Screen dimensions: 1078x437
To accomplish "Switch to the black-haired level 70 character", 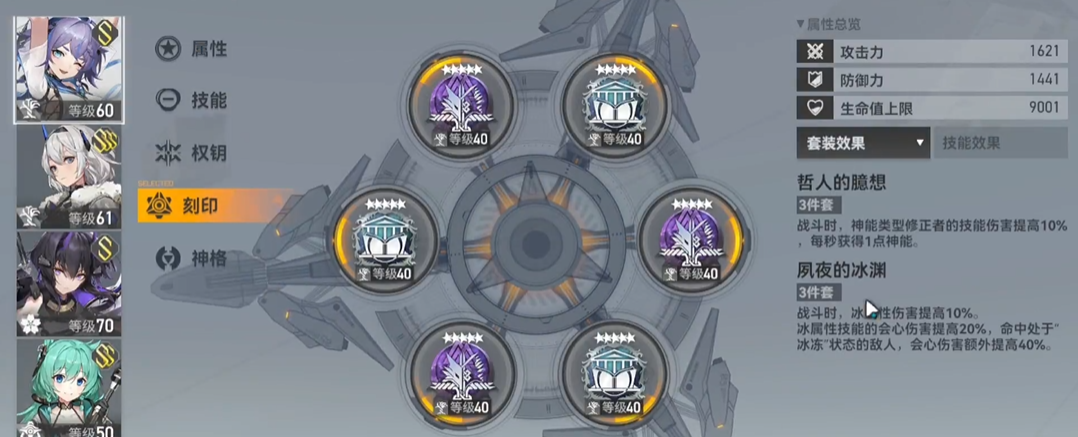I will coord(67,284).
